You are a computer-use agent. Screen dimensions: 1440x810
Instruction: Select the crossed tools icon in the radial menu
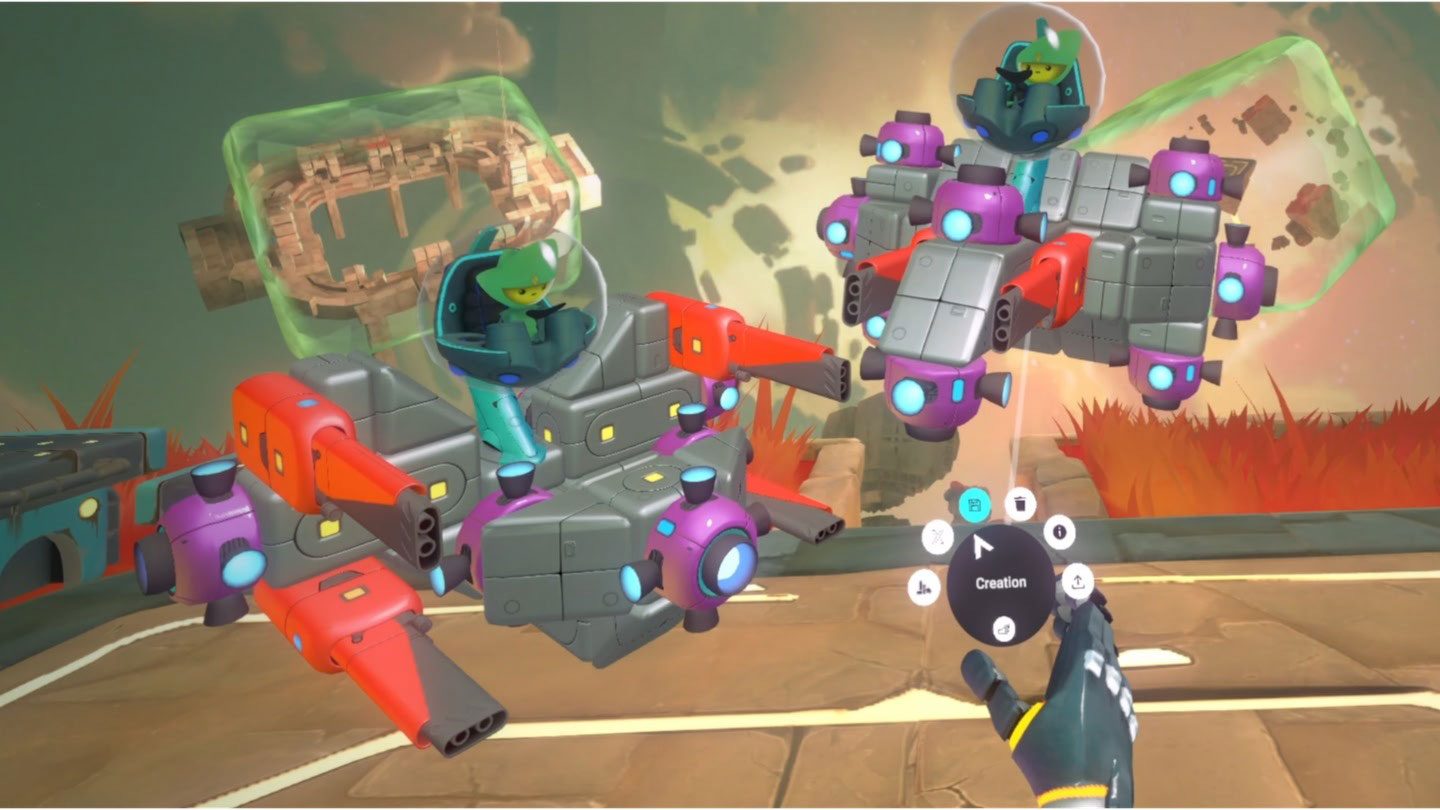tap(937, 540)
